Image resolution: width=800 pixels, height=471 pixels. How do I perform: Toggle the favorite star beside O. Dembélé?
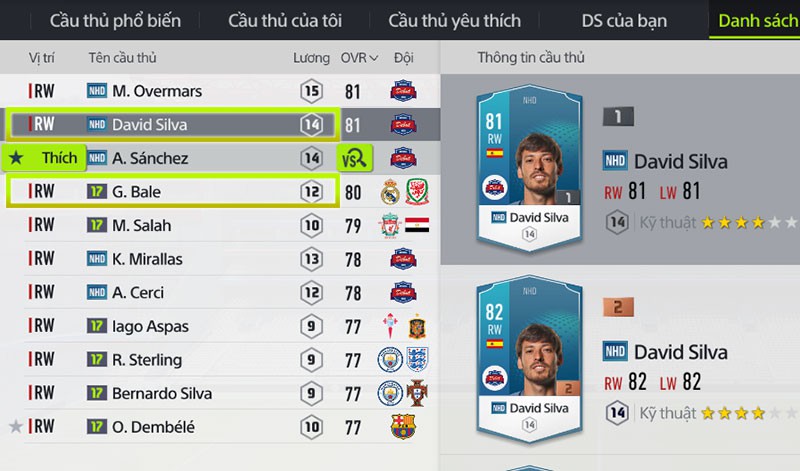[x=15, y=427]
